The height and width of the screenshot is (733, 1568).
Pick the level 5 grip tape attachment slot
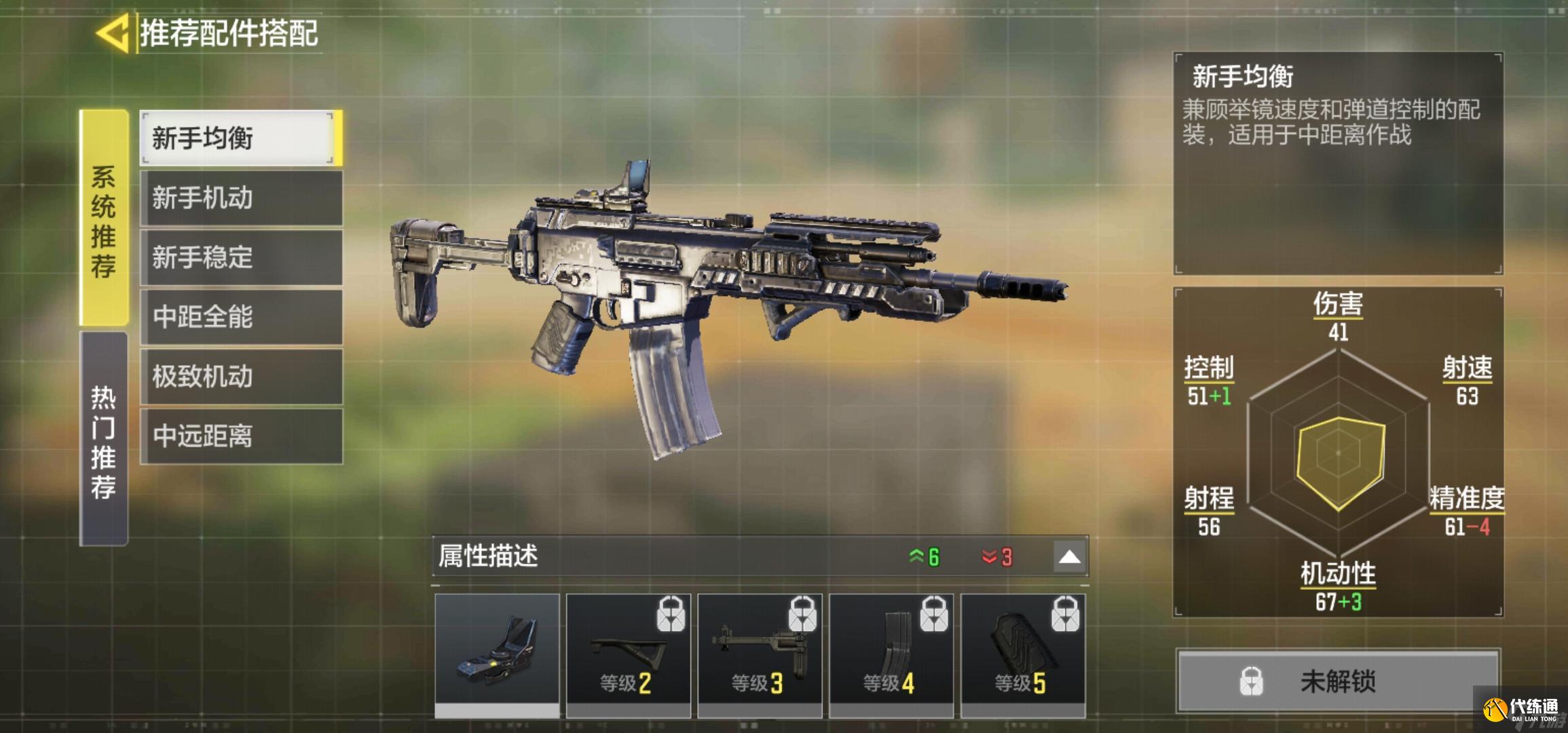(1022, 653)
